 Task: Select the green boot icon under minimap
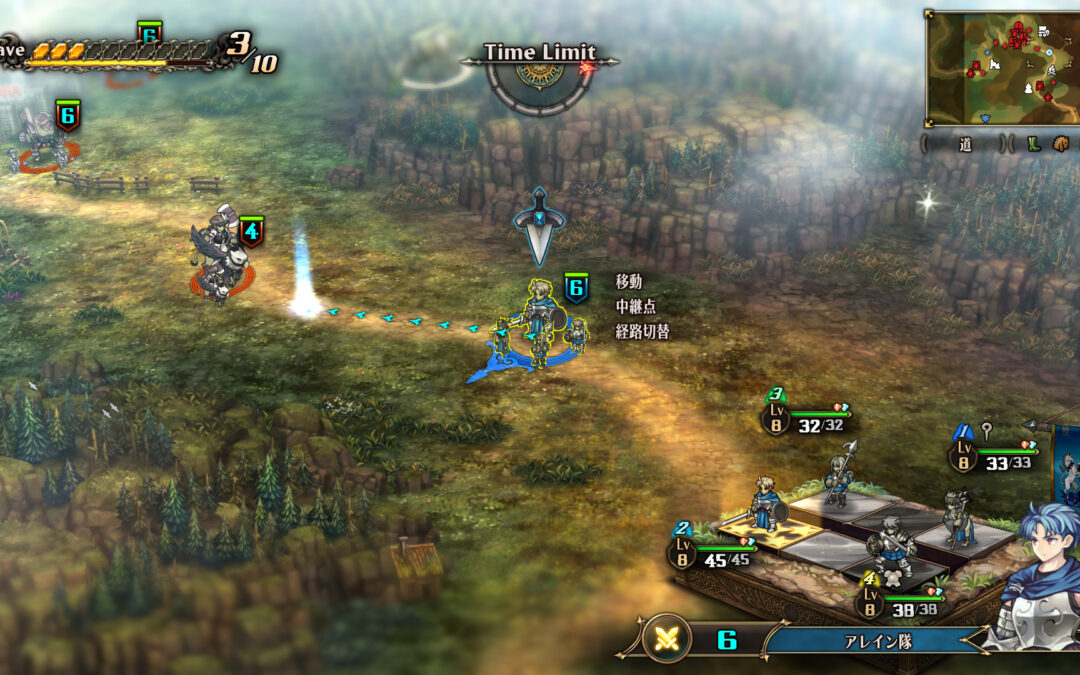coord(1035,144)
